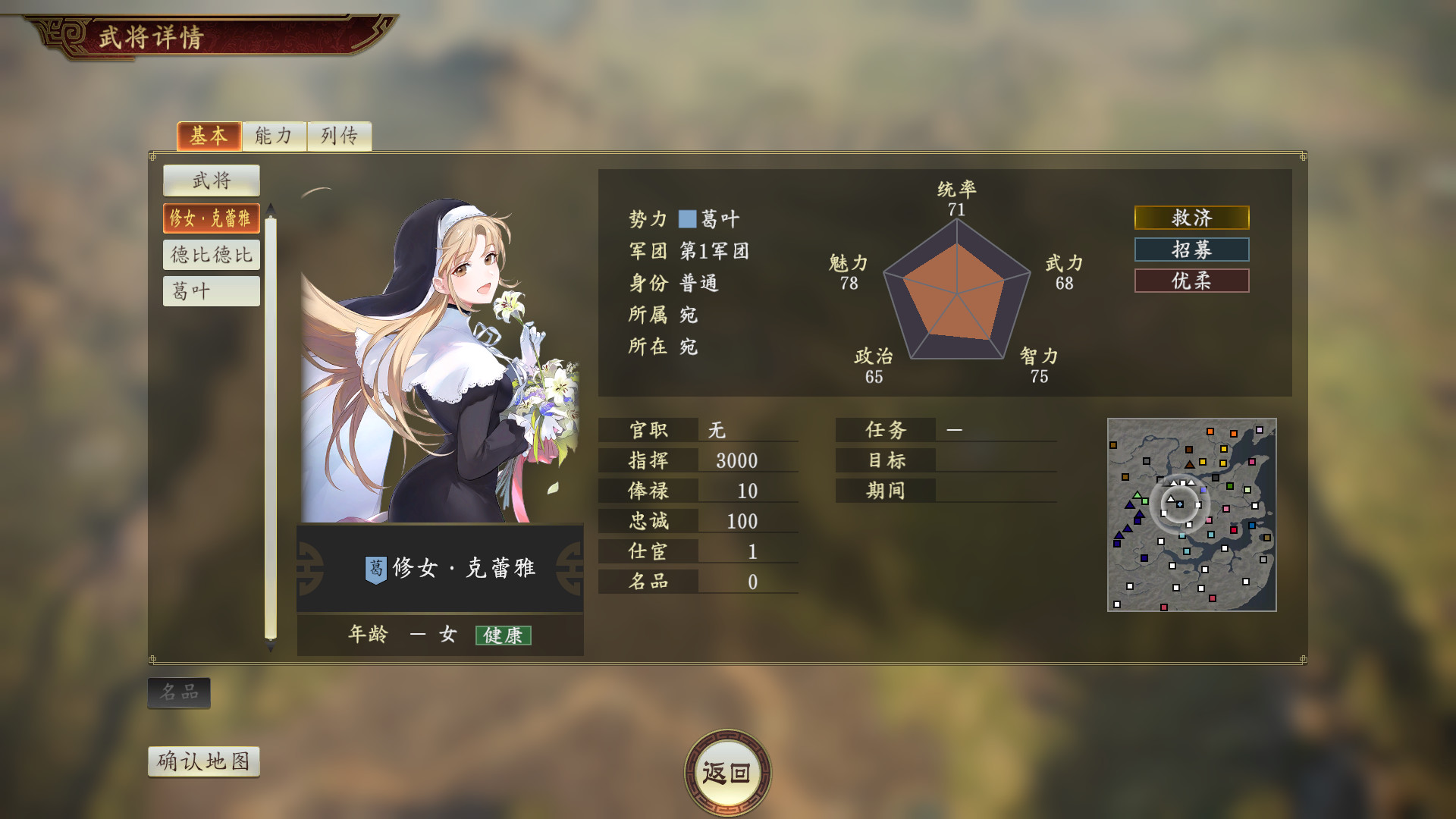Click the 招募 (Recruit) button

[x=1191, y=249]
